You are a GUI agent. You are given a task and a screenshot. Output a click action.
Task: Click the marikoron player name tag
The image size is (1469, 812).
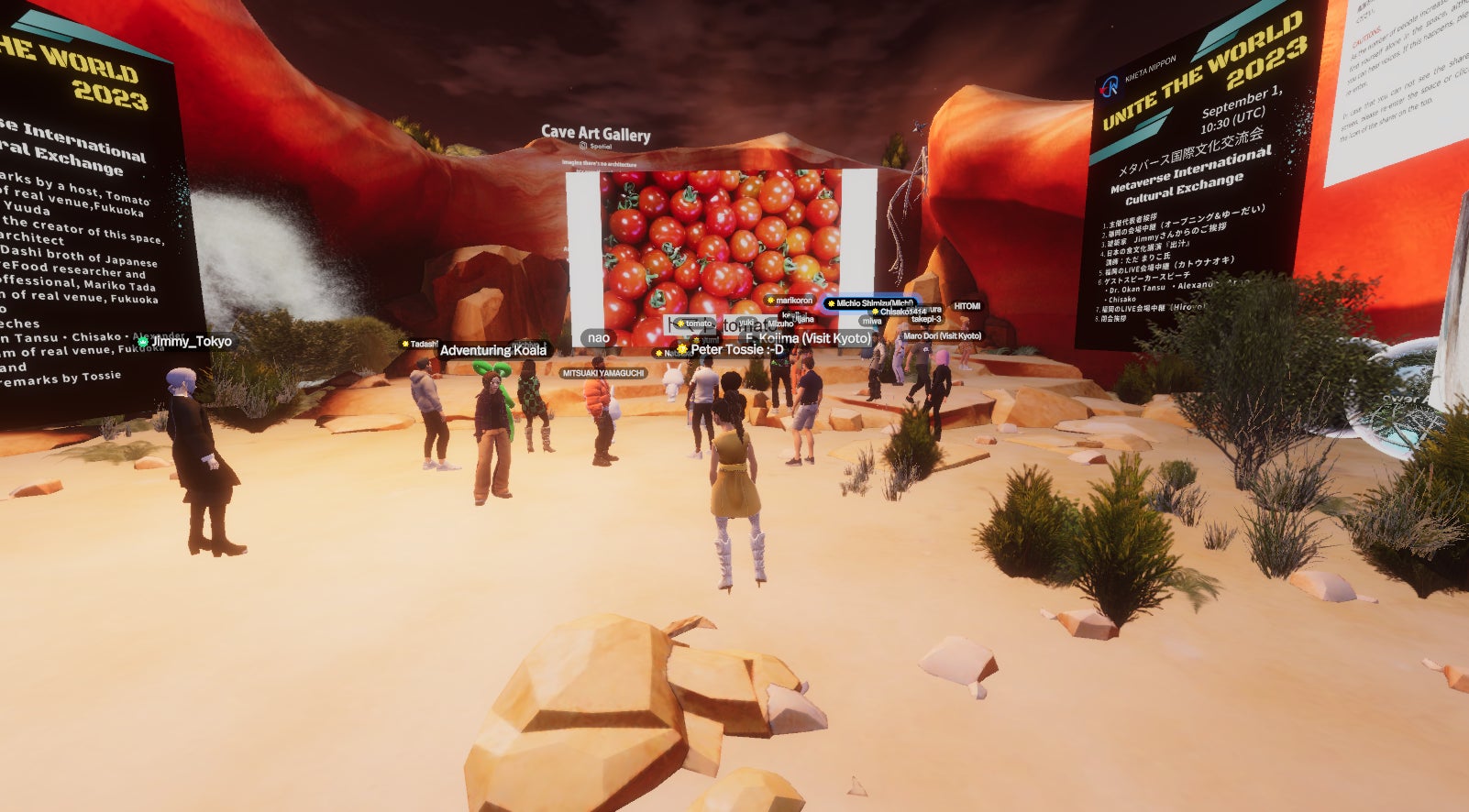point(790,301)
